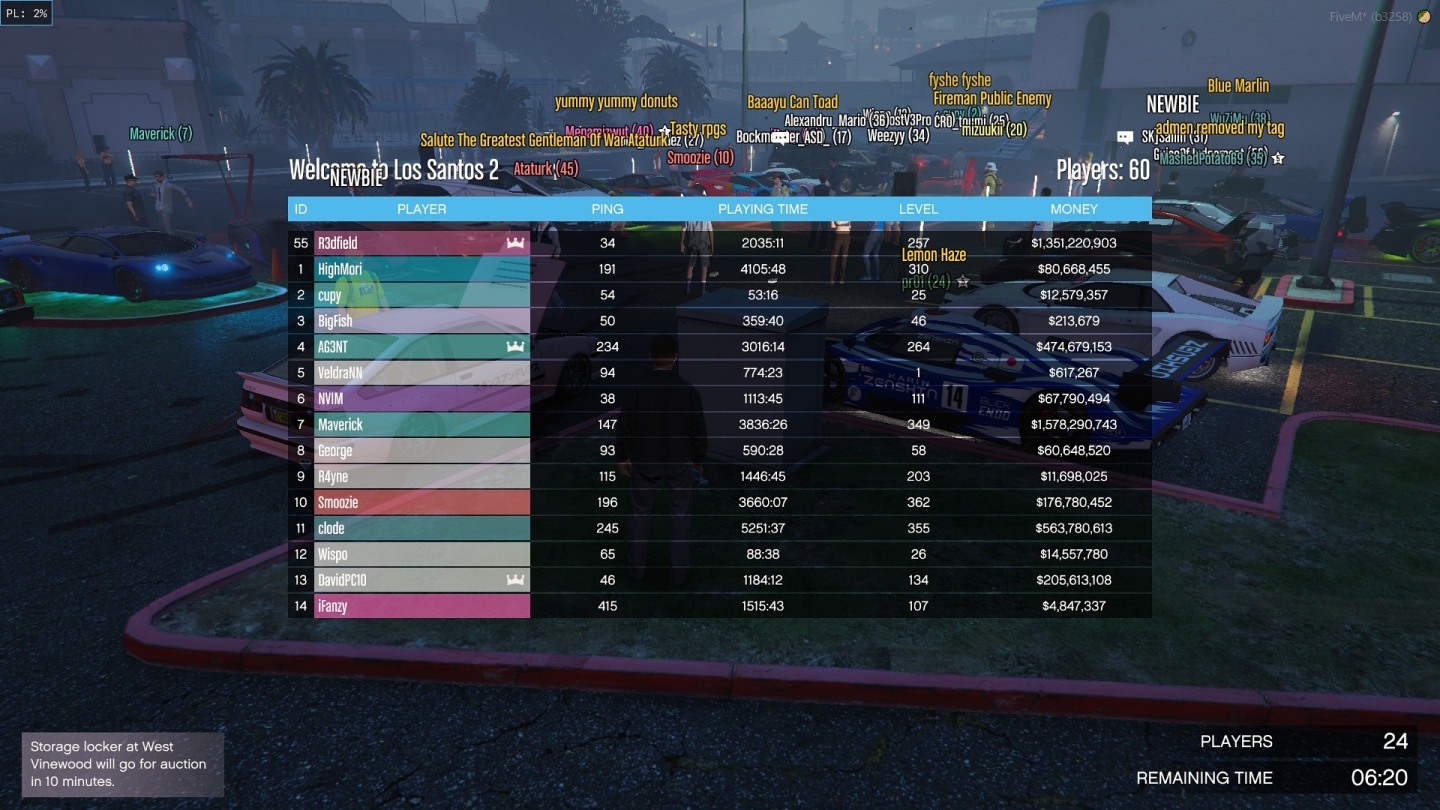
Task: Sort the scoreboard by MONEY column
Action: (x=1073, y=209)
